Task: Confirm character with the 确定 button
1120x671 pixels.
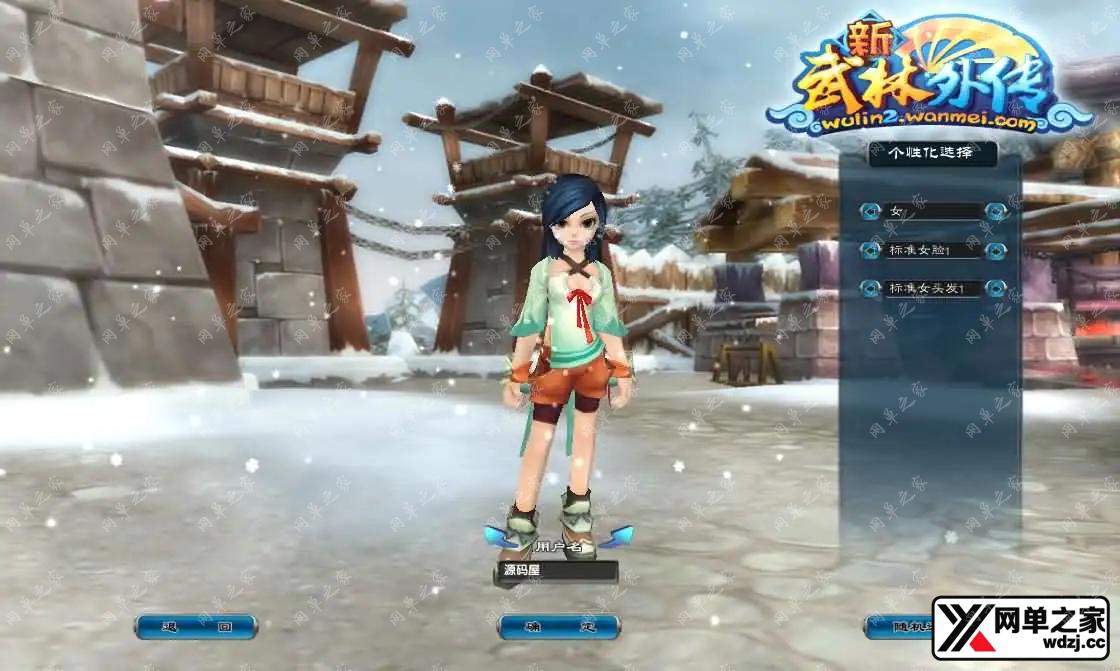Action: [558, 627]
